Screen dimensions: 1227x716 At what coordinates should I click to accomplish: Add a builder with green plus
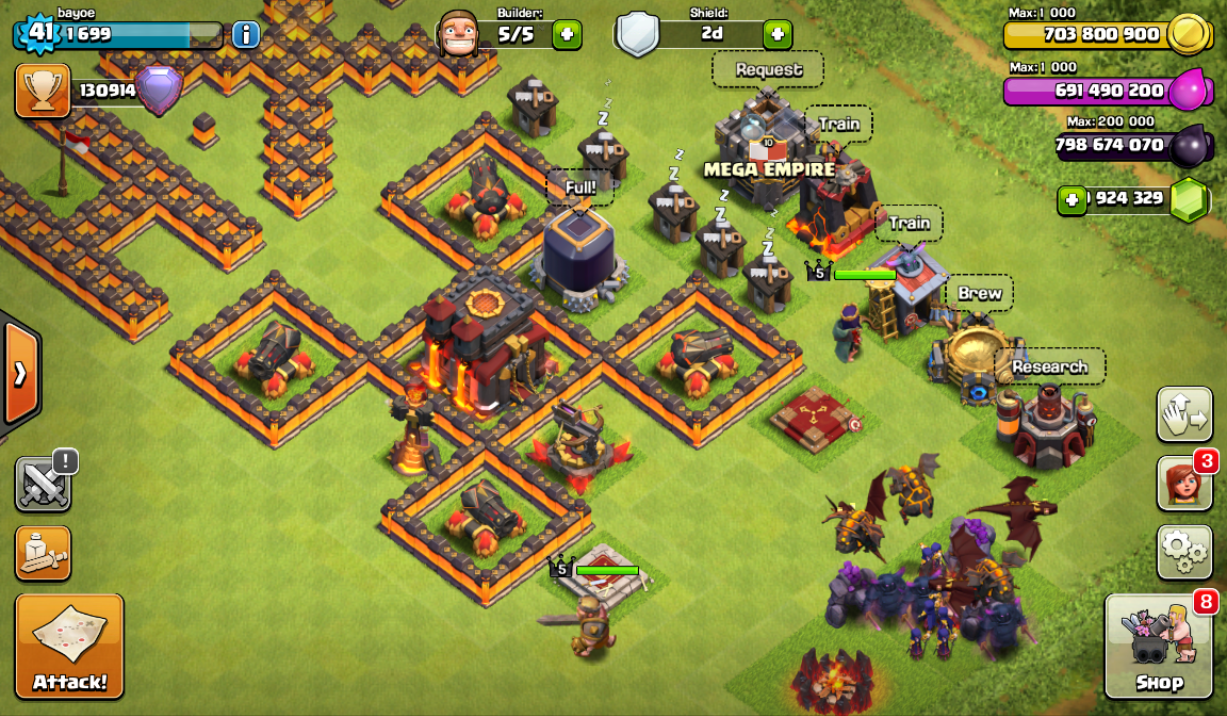(566, 34)
